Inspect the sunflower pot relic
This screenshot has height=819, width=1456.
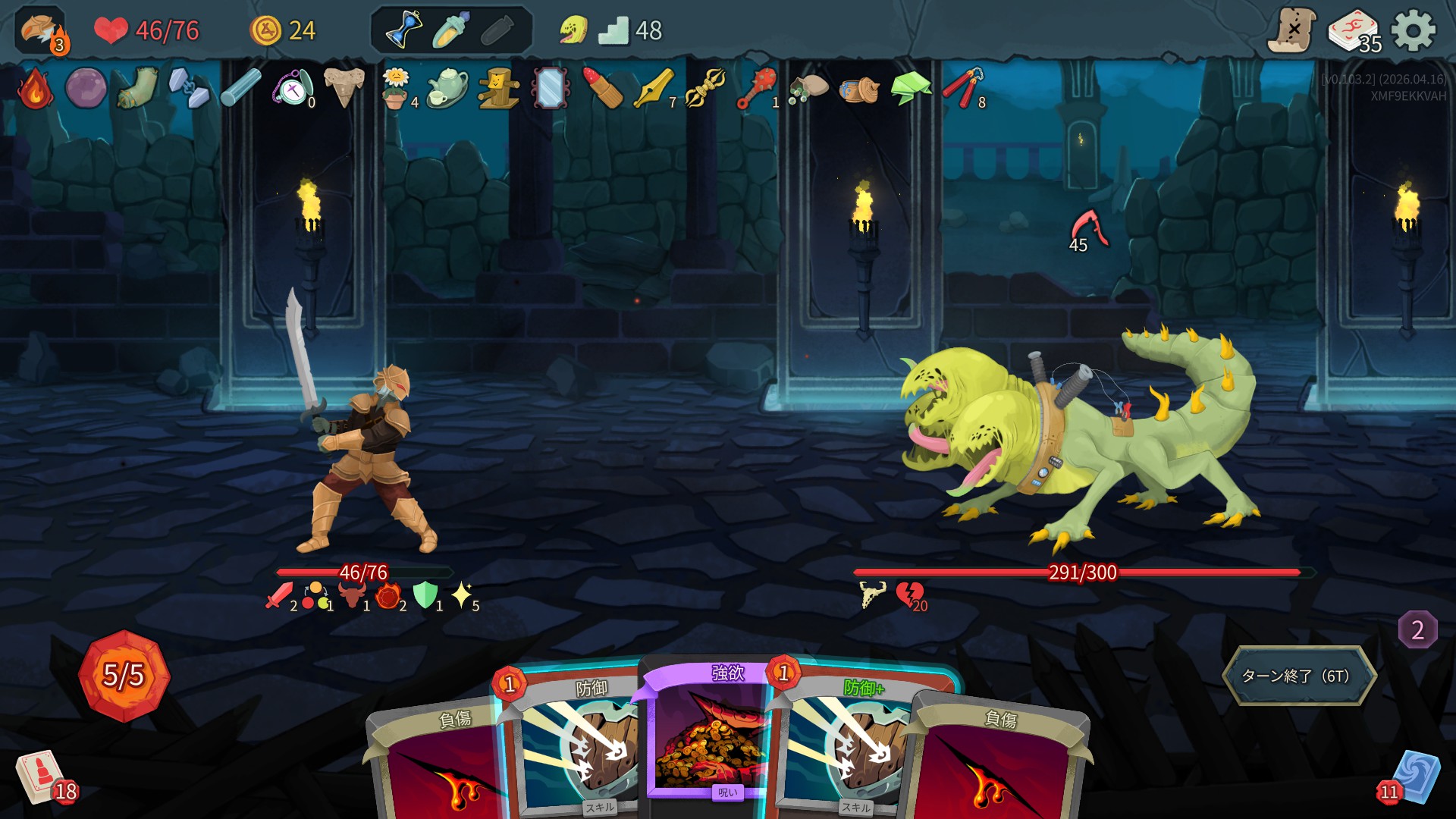click(x=395, y=89)
